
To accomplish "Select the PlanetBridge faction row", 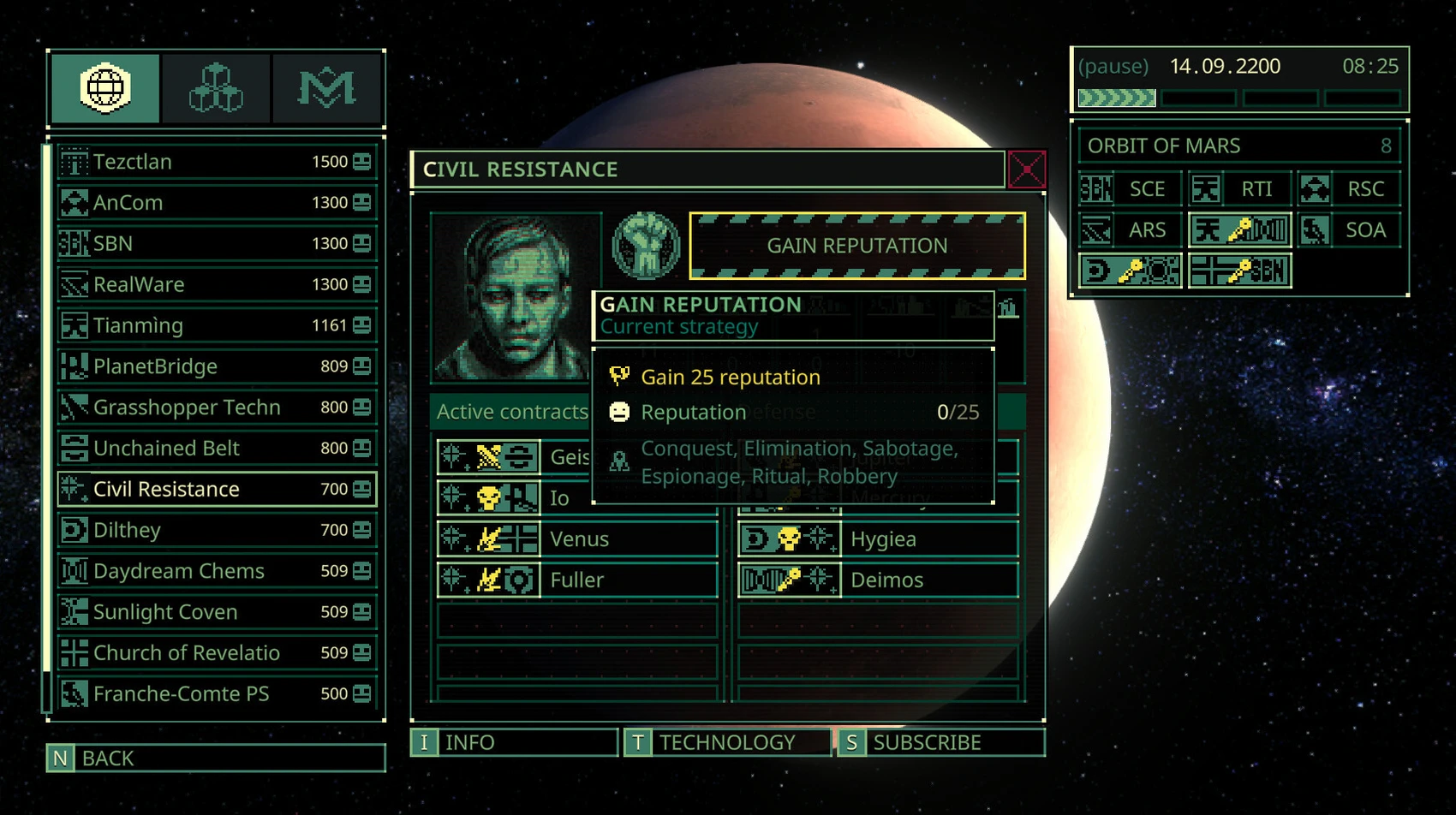I will (x=216, y=366).
